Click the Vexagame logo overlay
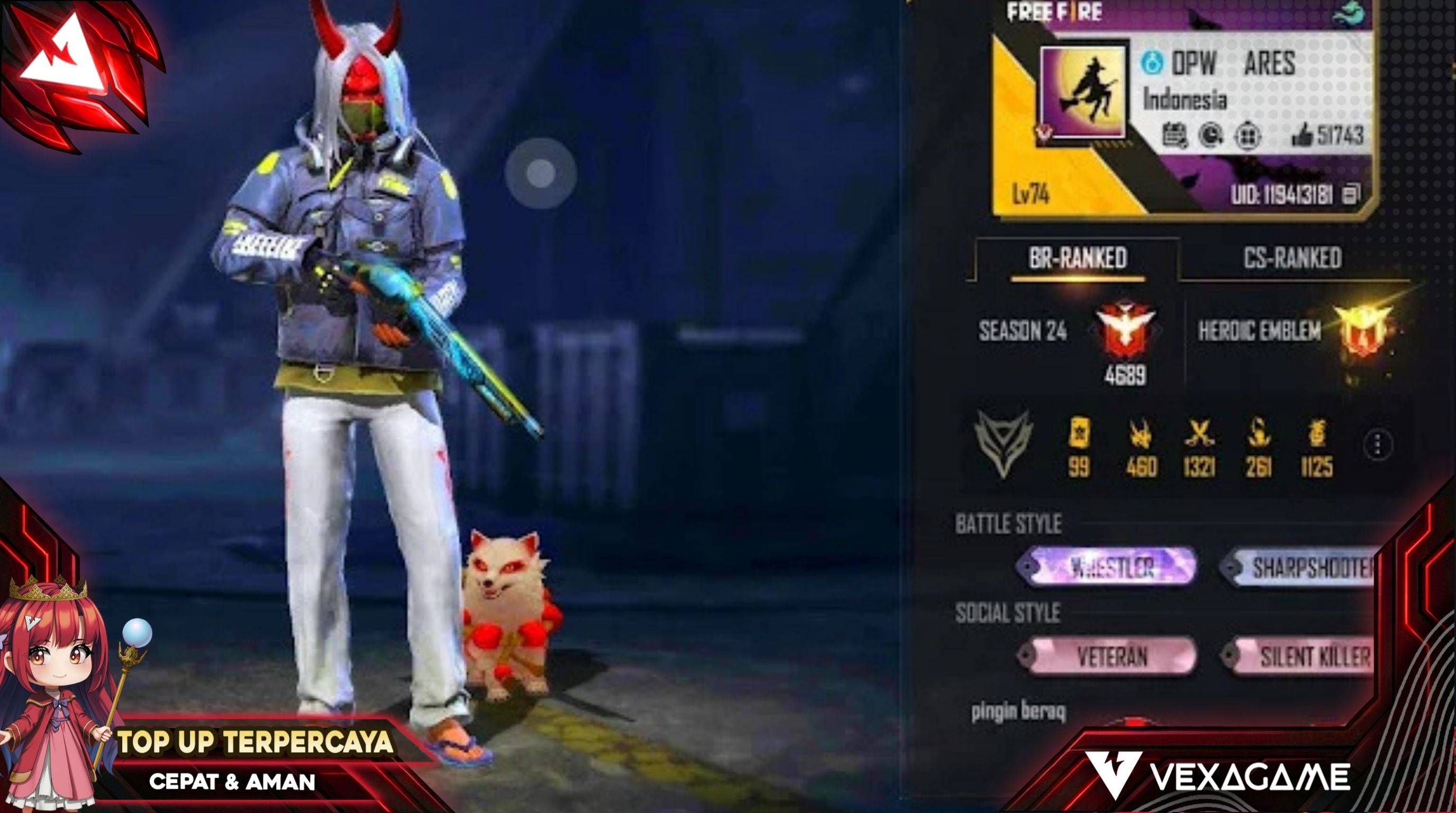Screen dimensions: 1456x813 [1218, 776]
